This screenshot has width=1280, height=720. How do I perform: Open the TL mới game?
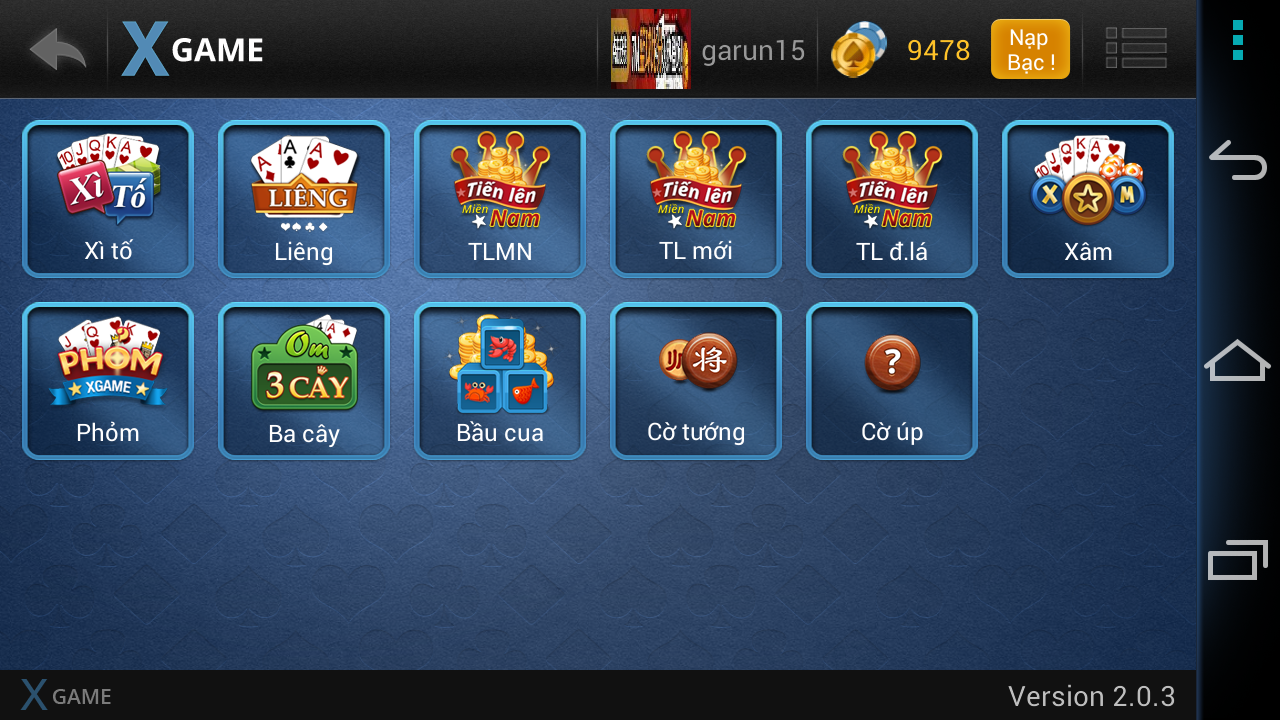click(695, 198)
